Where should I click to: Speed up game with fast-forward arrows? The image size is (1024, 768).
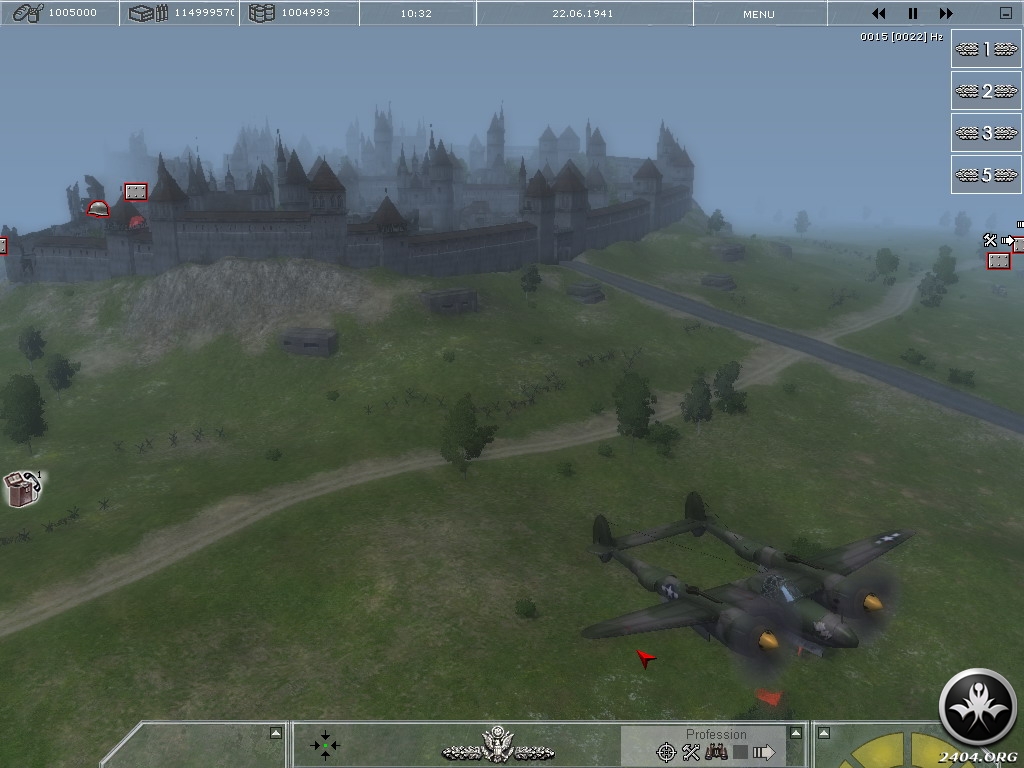[945, 14]
